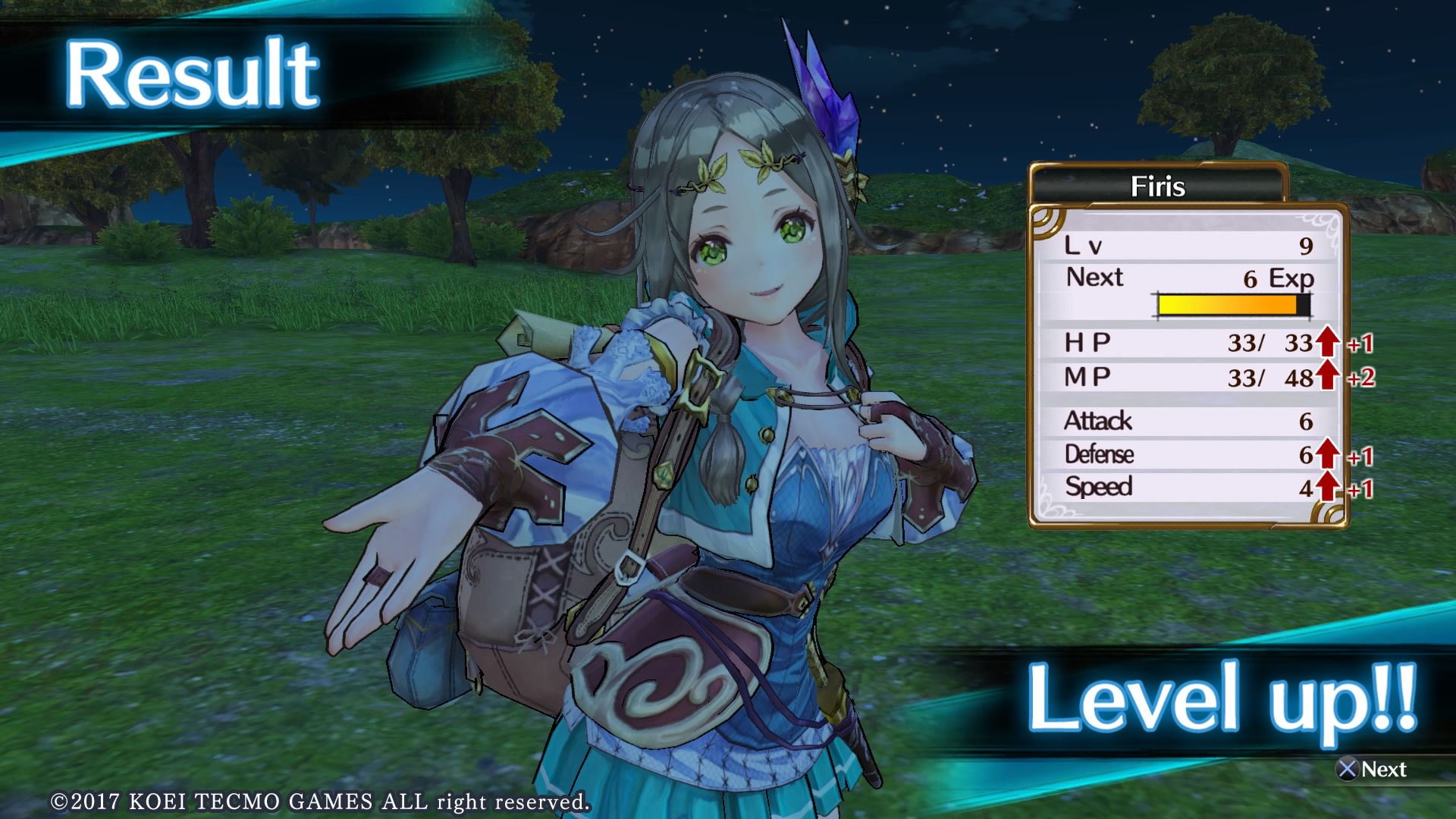Continue with the Next prompt
This screenshot has width=1456, height=819.
click(1372, 769)
